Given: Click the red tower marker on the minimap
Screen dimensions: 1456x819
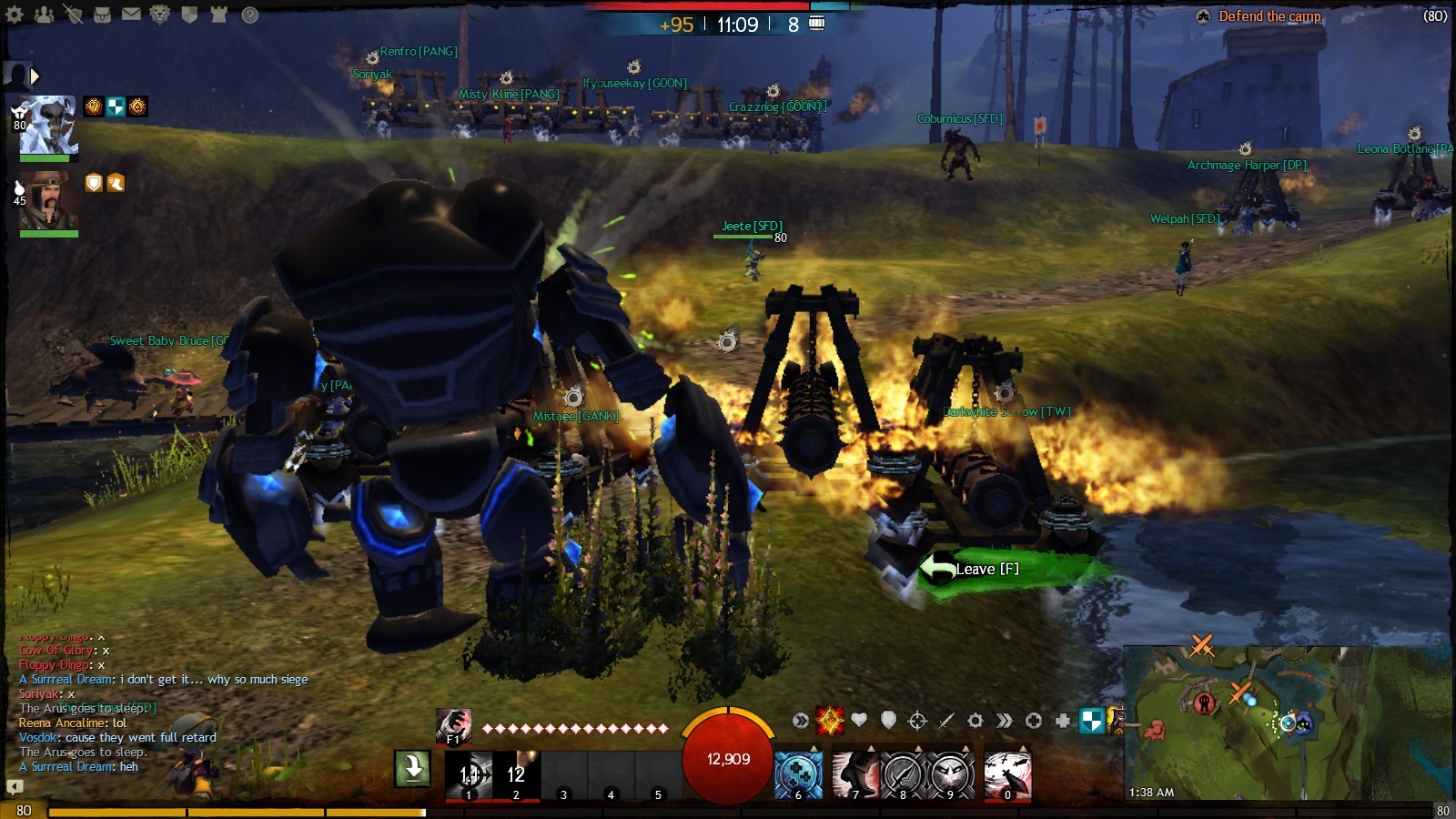Looking at the screenshot, I should click(x=1205, y=702).
